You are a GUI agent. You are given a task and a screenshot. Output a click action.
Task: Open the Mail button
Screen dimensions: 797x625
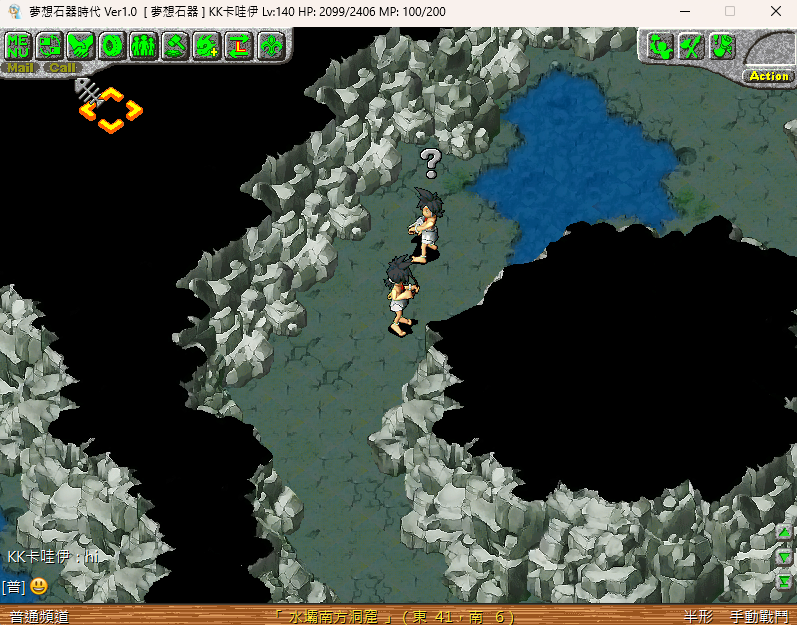(x=21, y=68)
